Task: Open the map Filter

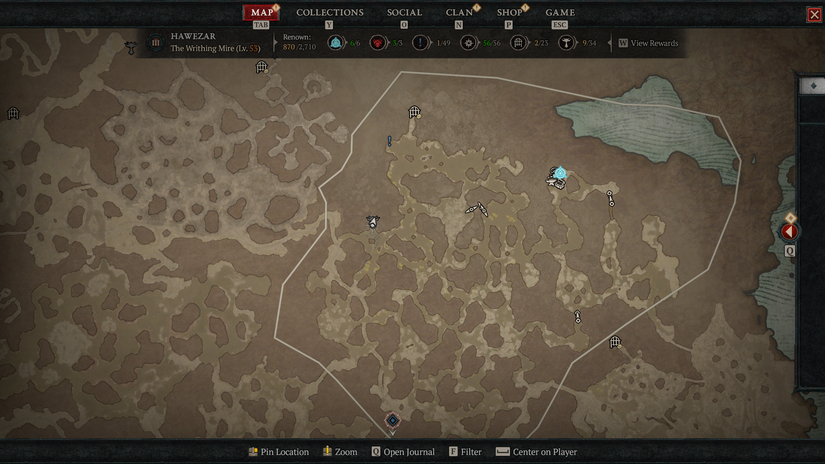Action: [465, 452]
